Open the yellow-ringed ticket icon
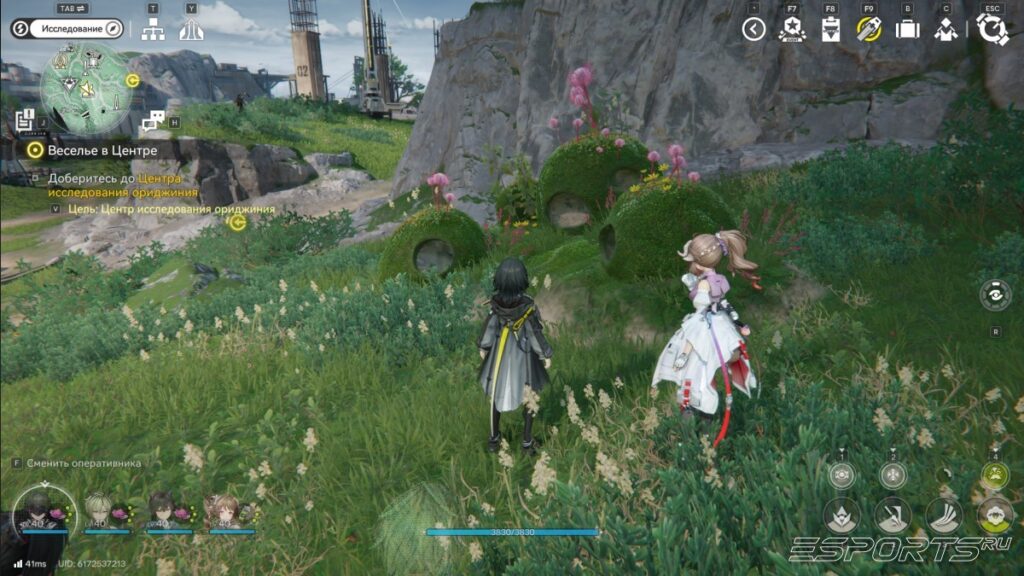The image size is (1024, 576). 869,29
